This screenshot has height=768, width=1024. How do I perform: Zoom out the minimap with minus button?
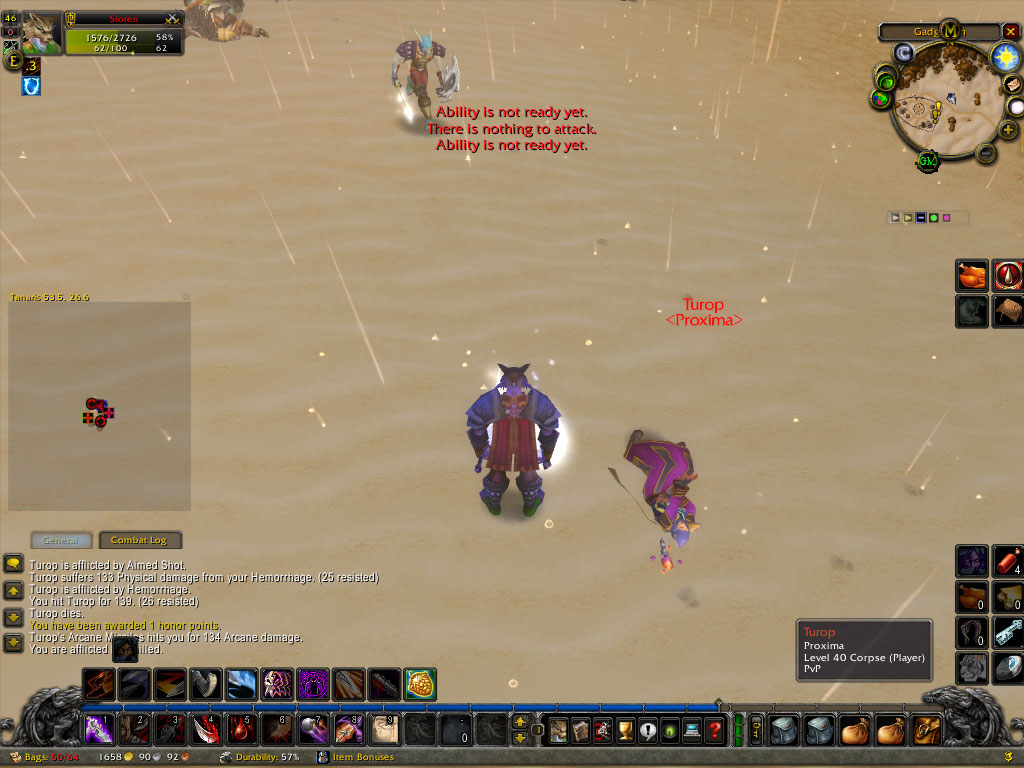tap(985, 153)
